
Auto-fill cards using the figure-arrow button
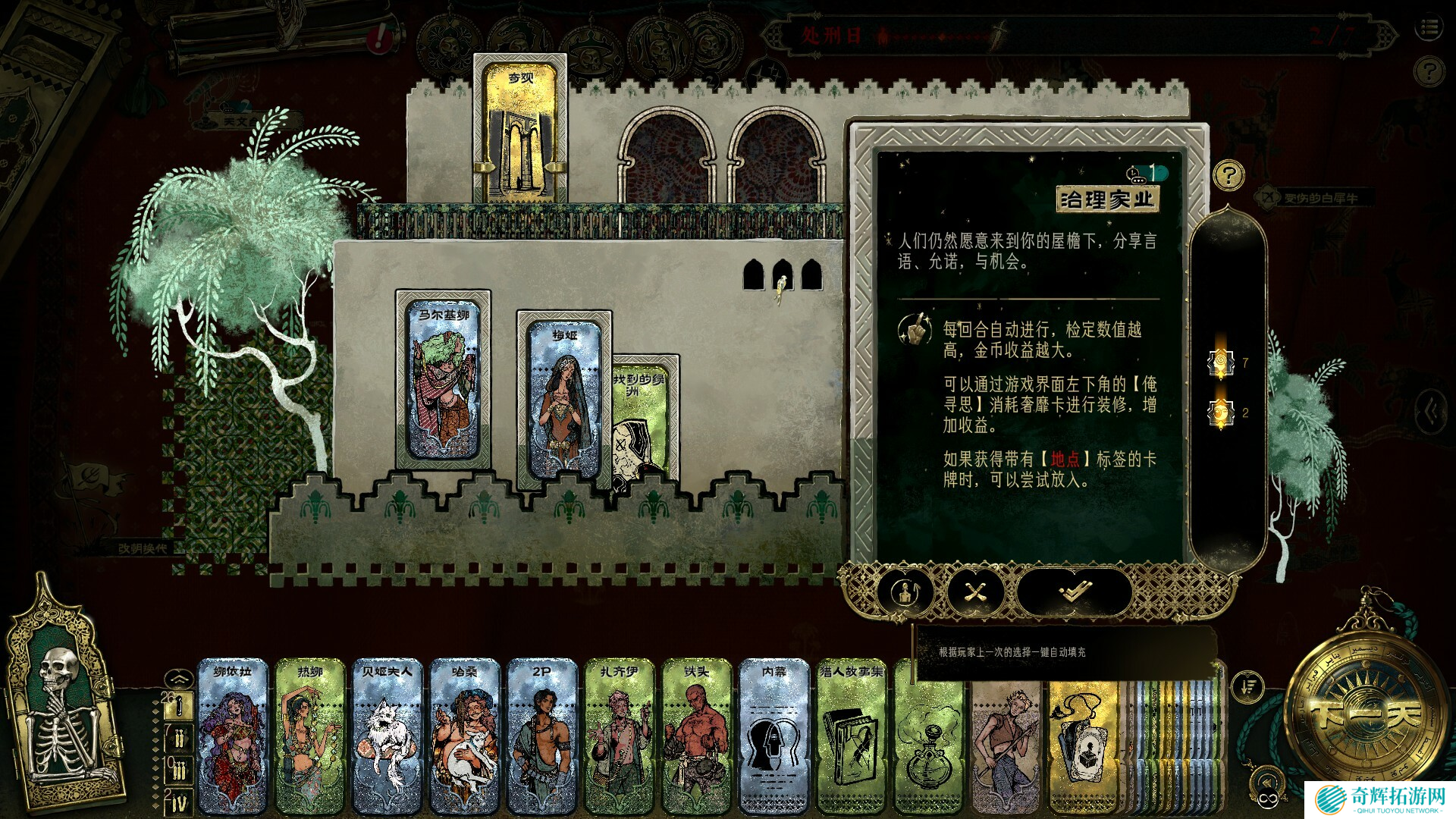pos(906,591)
